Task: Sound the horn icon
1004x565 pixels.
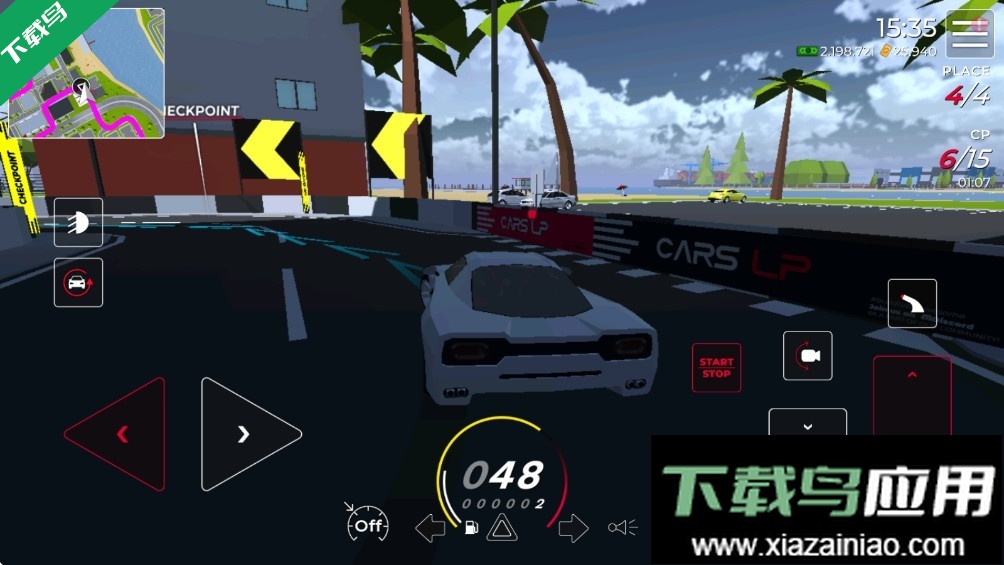Action: 622,528
